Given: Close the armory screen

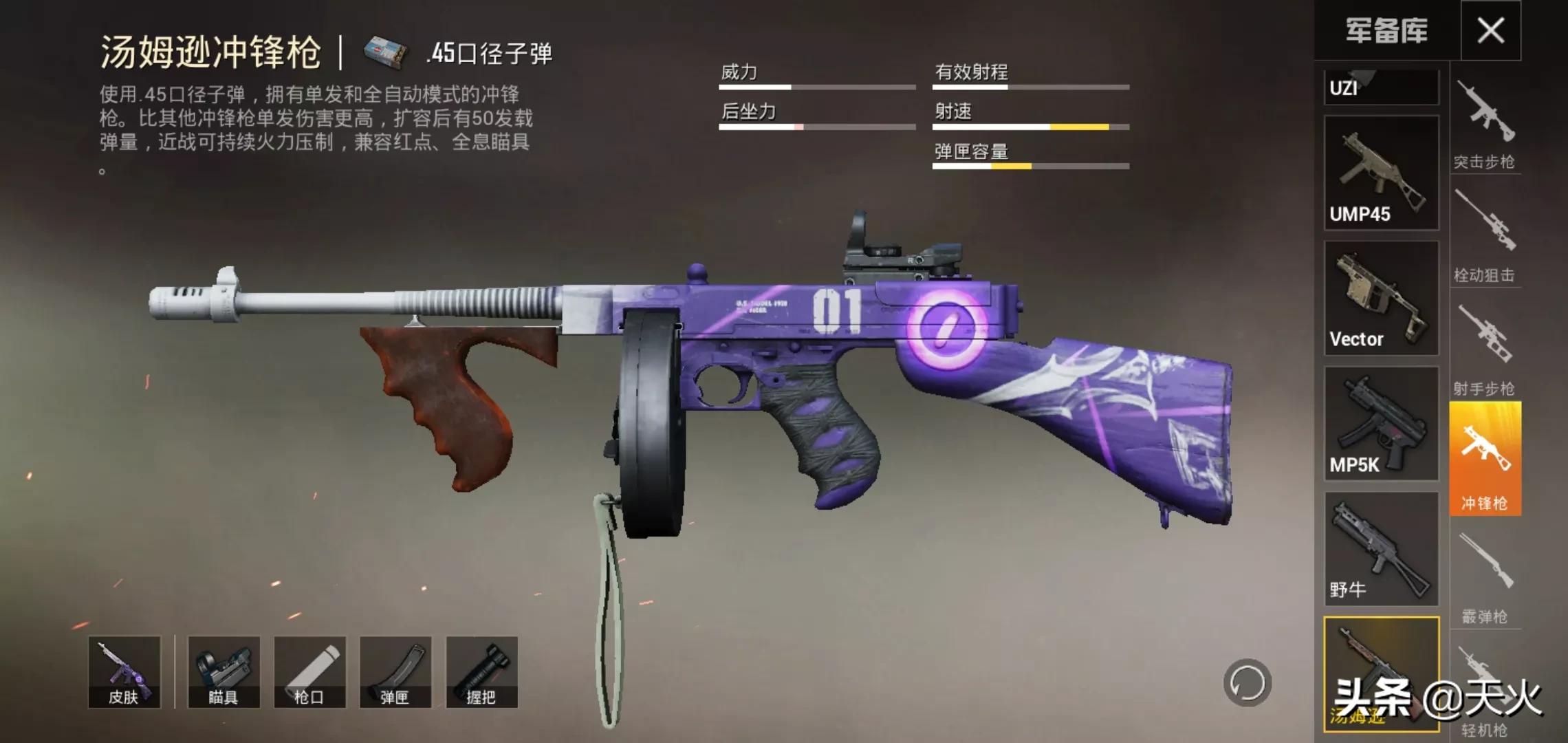Looking at the screenshot, I should (1490, 30).
